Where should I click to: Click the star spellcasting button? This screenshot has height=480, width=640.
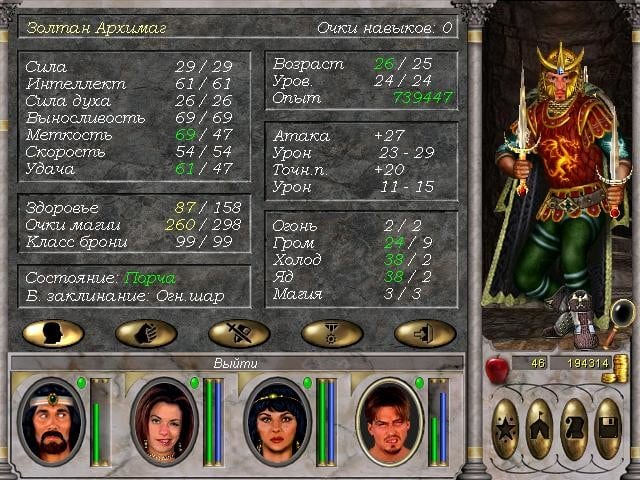(506, 429)
